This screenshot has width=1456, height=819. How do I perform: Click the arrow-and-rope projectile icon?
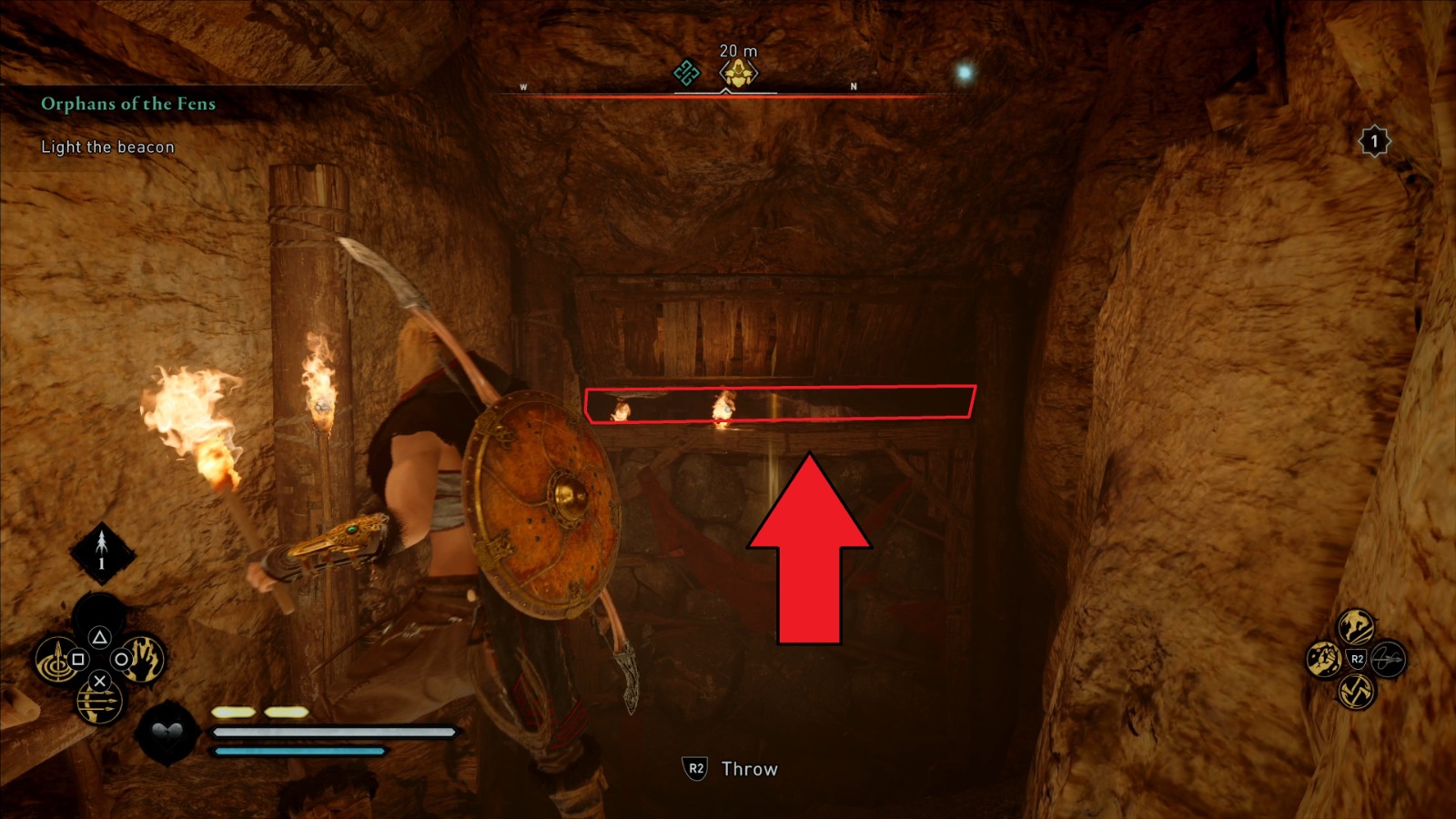click(x=1389, y=659)
